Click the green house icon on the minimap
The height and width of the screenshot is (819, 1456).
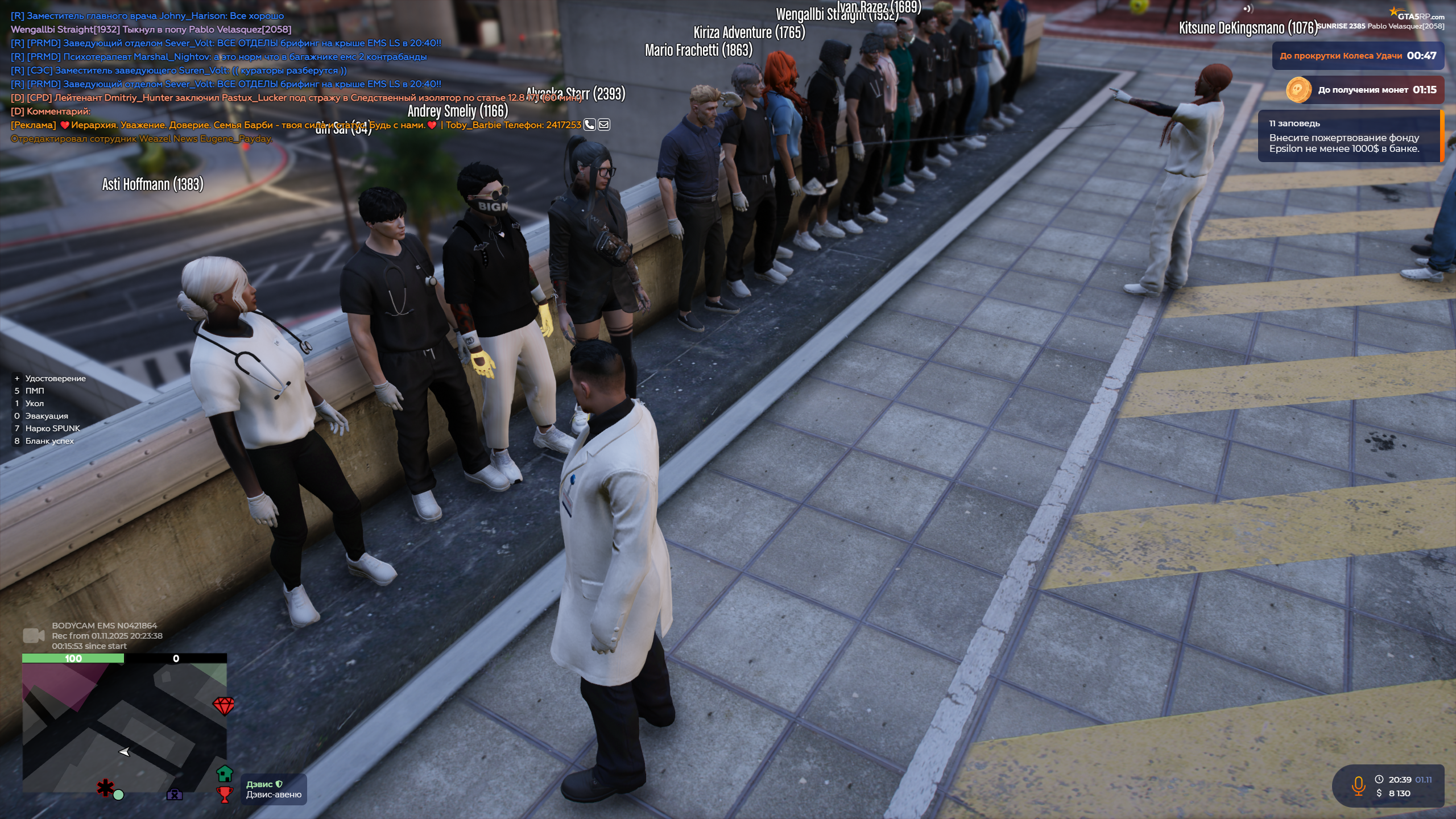pos(225,773)
